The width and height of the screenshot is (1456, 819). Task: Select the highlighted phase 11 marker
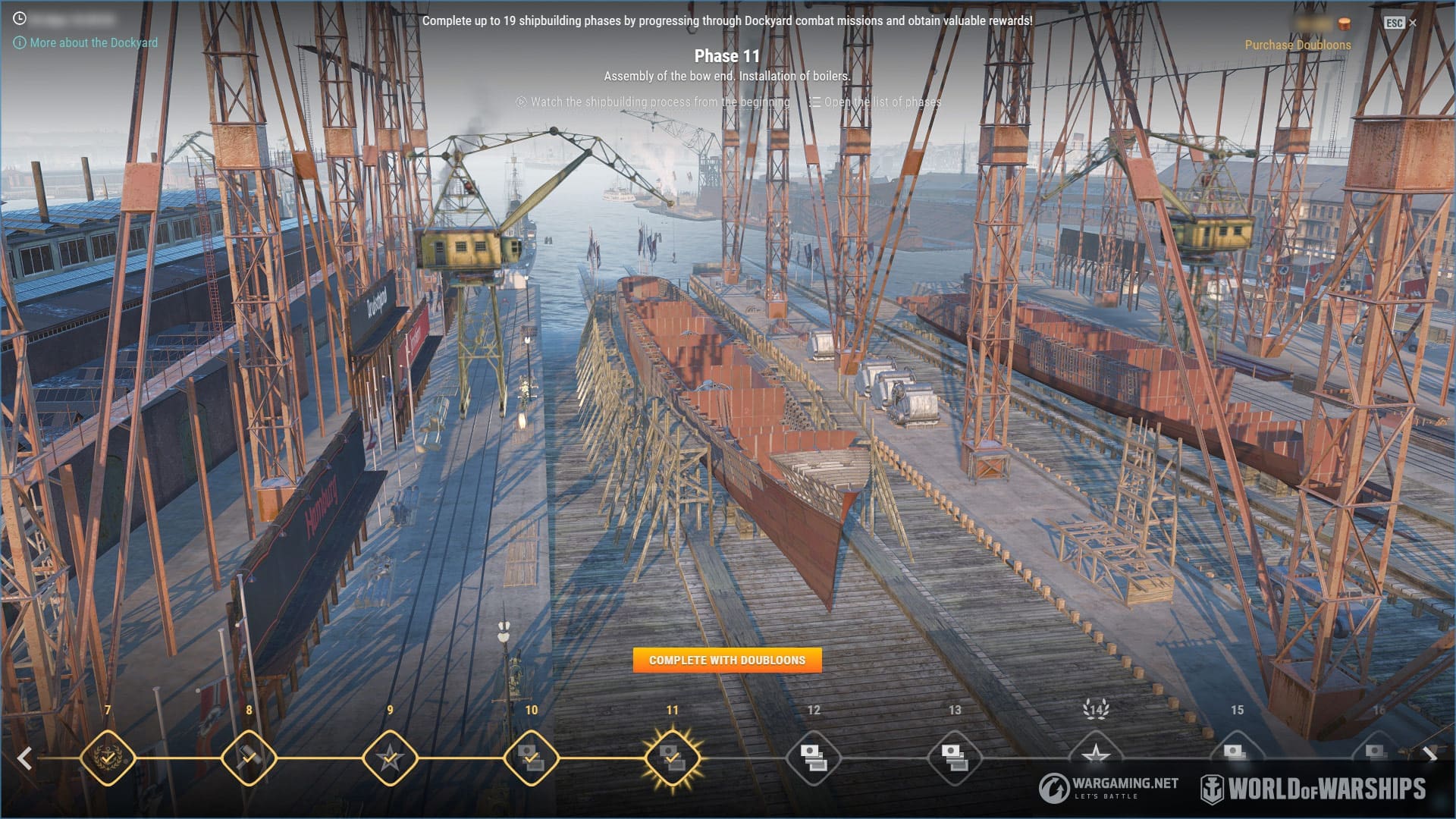point(672,757)
